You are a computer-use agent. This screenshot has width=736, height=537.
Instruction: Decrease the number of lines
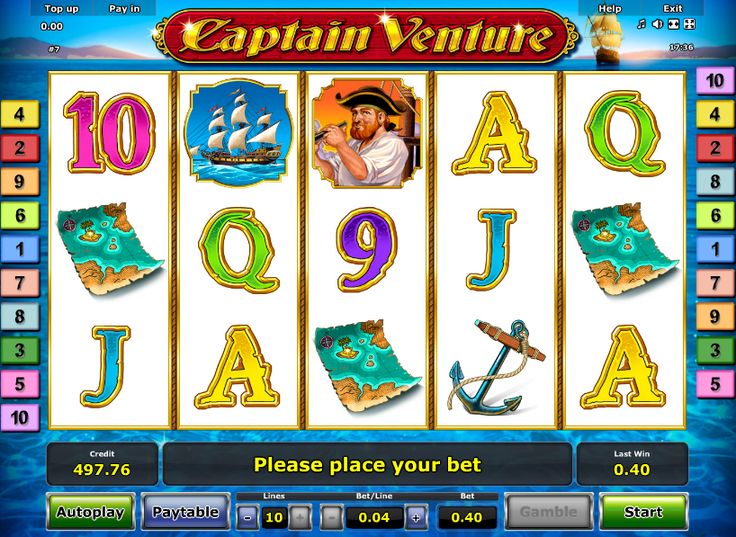[247, 517]
